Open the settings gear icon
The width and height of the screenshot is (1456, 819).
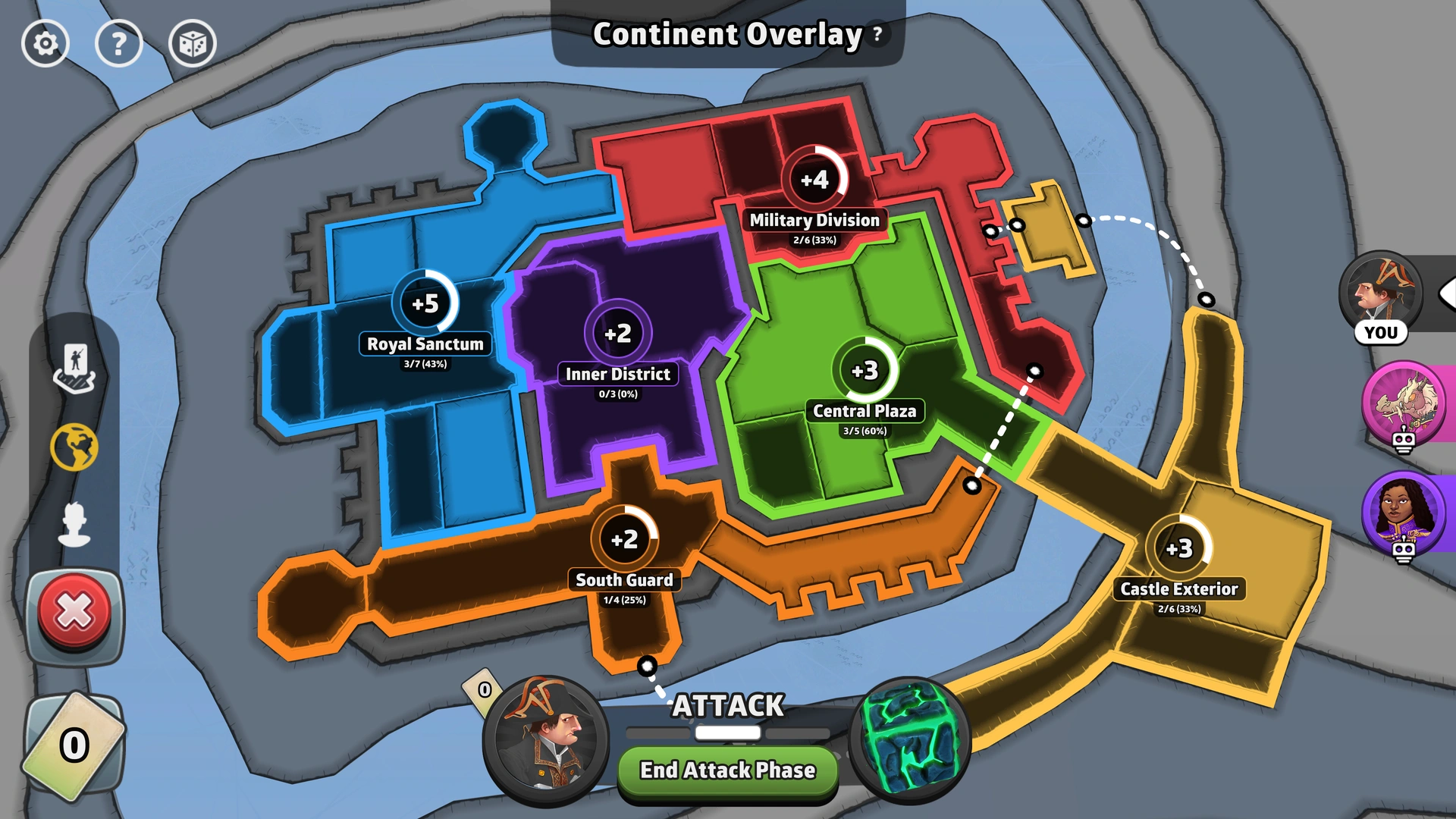45,43
